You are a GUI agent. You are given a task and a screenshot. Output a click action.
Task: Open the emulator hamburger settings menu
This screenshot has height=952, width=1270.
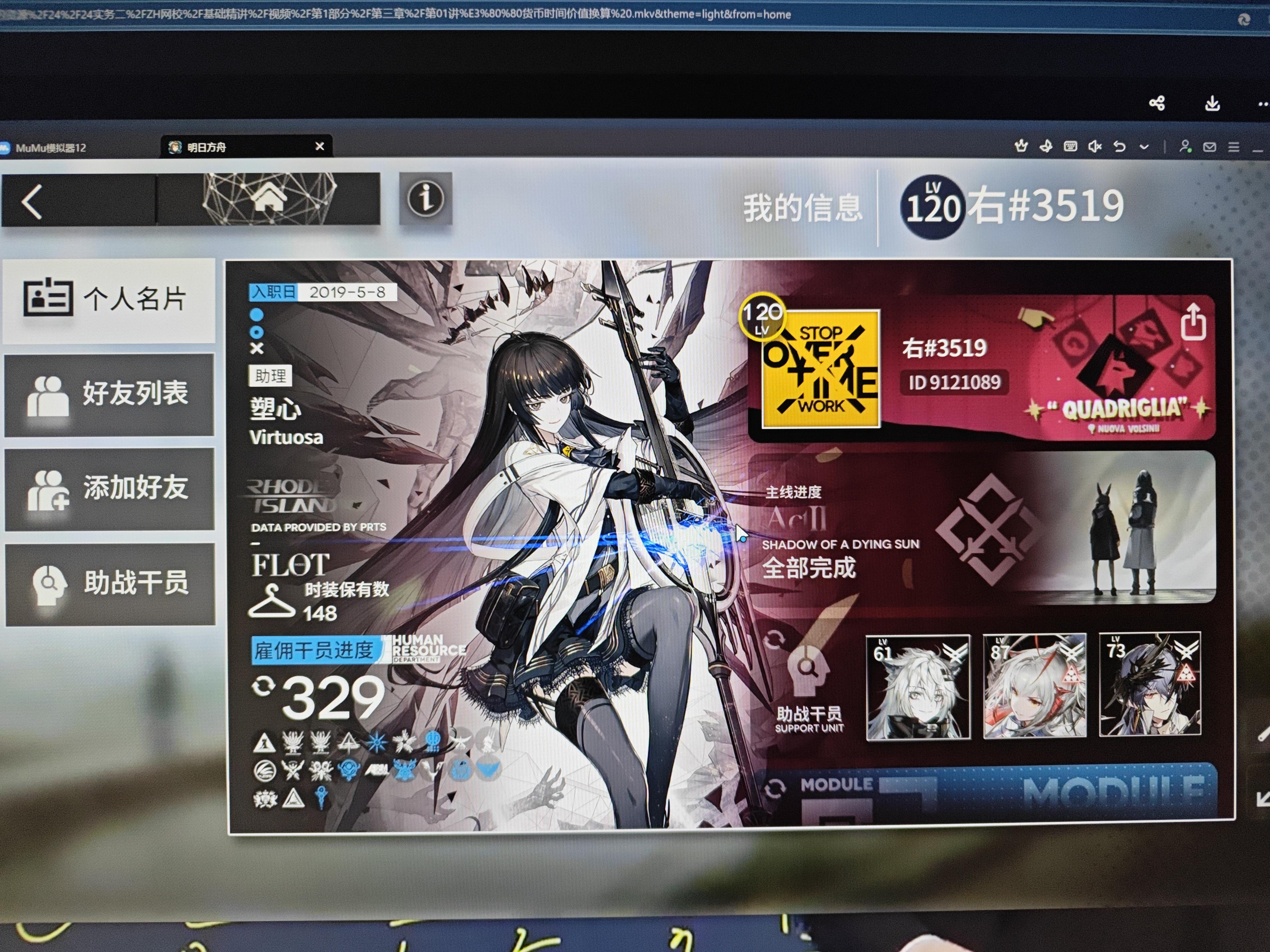pyautogui.click(x=1233, y=147)
